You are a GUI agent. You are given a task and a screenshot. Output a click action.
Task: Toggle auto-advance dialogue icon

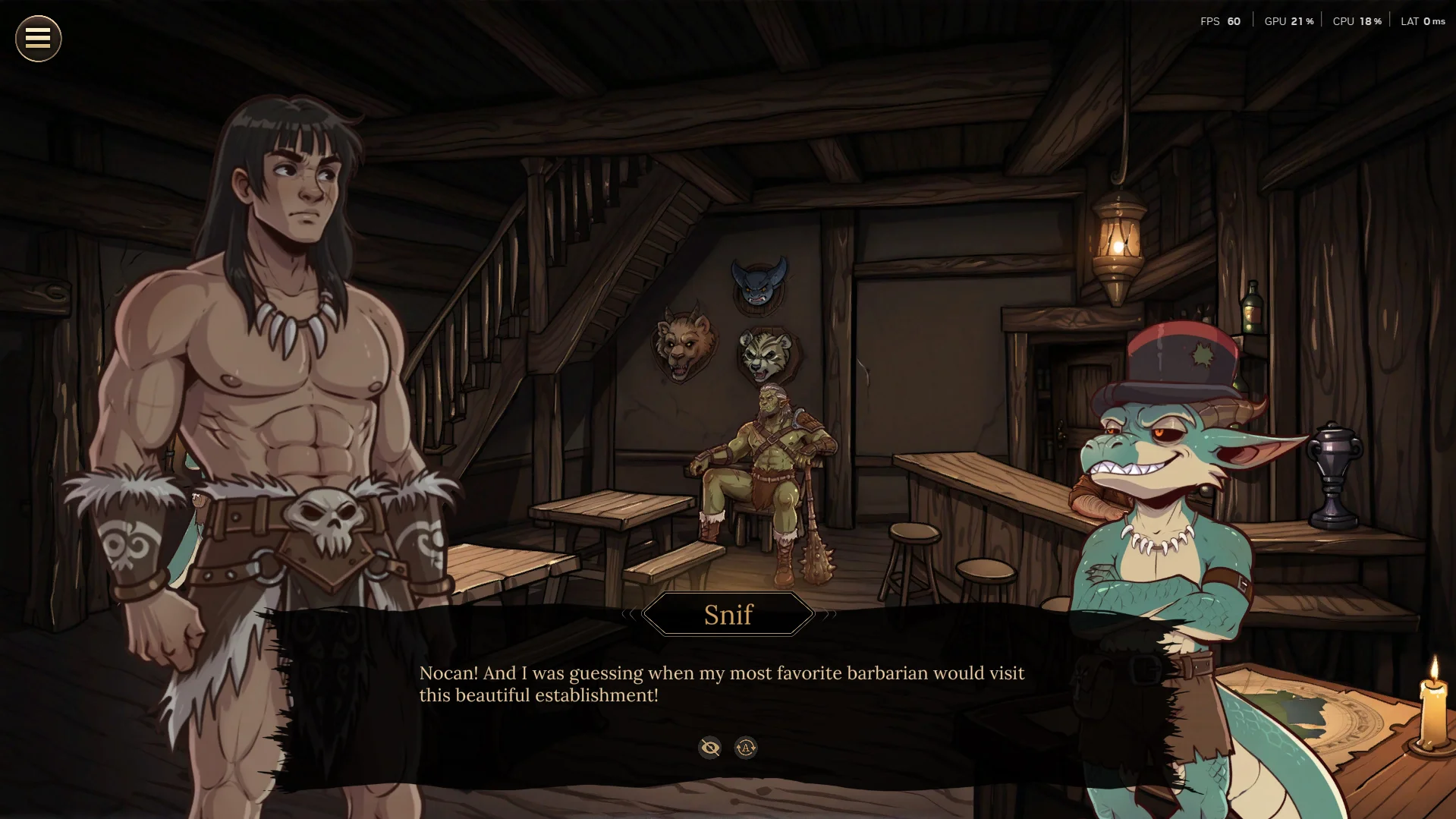pyautogui.click(x=746, y=748)
